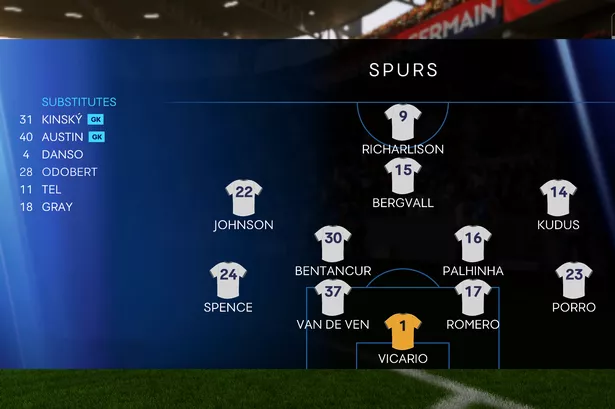Choose goalkeeper Vicario's orange shirt
615x409 pixels.
[403, 330]
